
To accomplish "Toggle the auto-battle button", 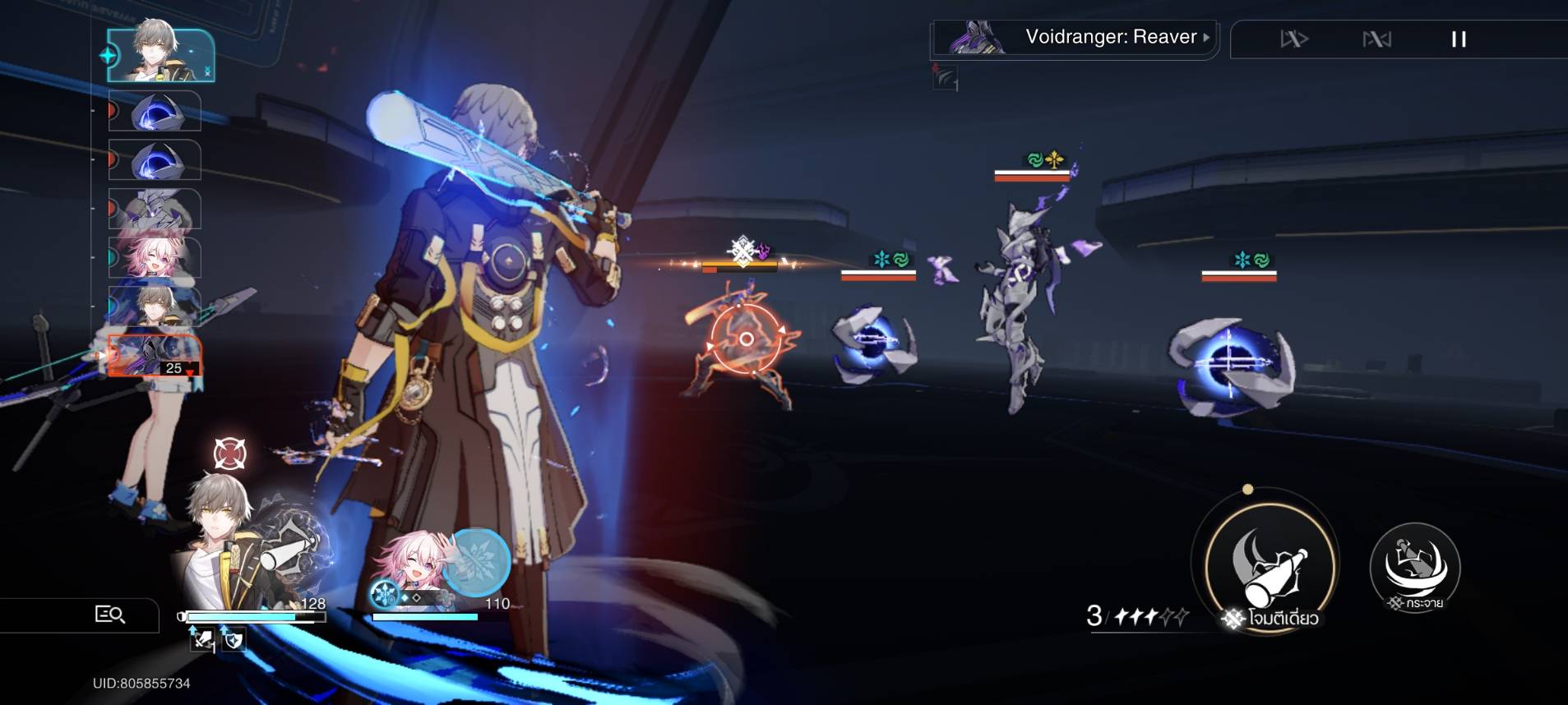I will pos(1376,39).
